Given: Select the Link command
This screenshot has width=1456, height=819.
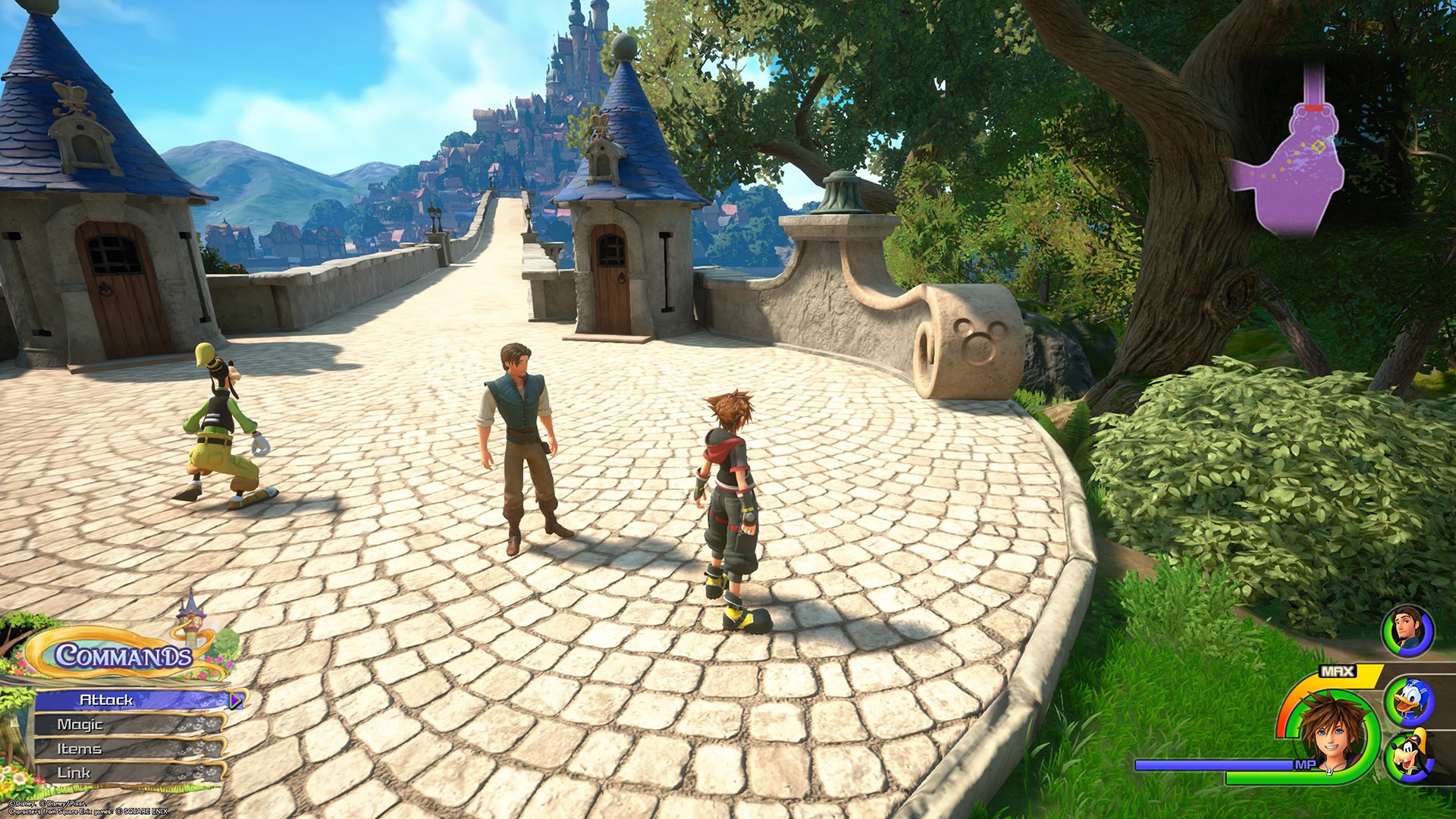Looking at the screenshot, I should click(x=127, y=773).
